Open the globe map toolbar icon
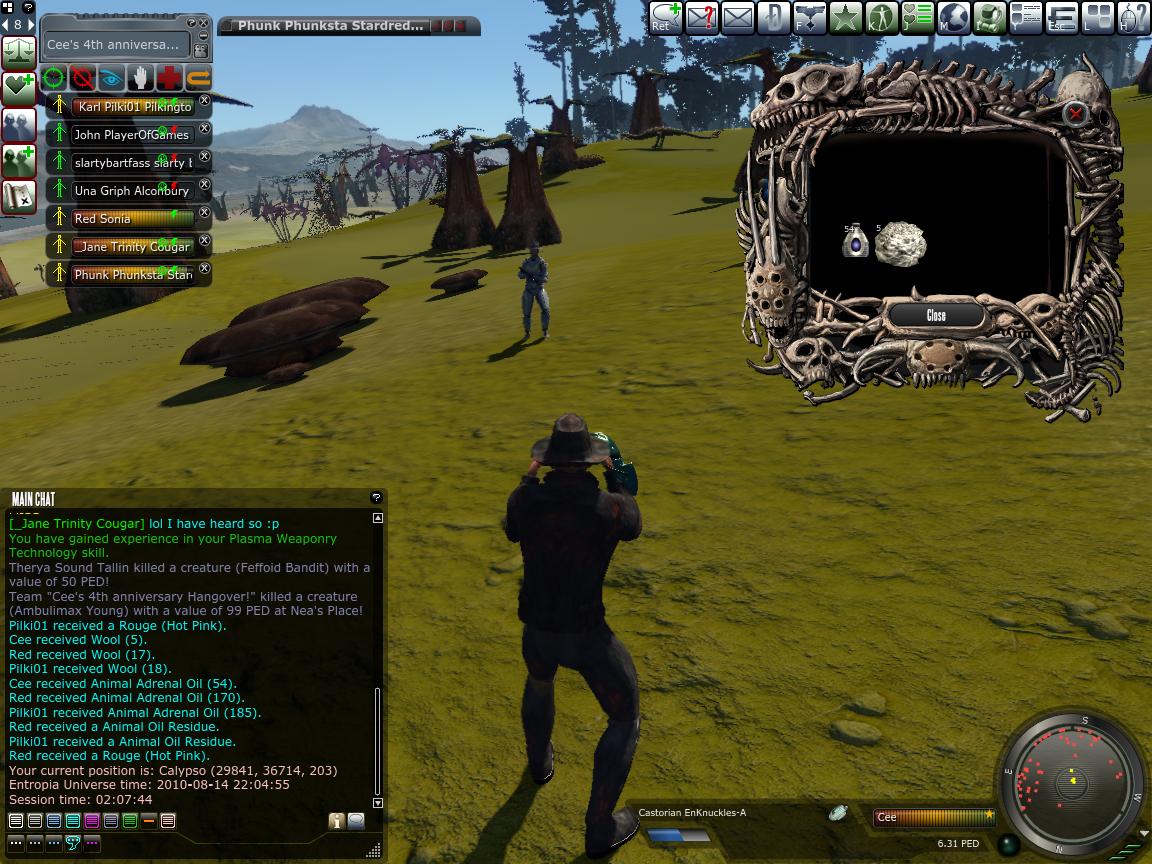The image size is (1152, 864). point(953,17)
